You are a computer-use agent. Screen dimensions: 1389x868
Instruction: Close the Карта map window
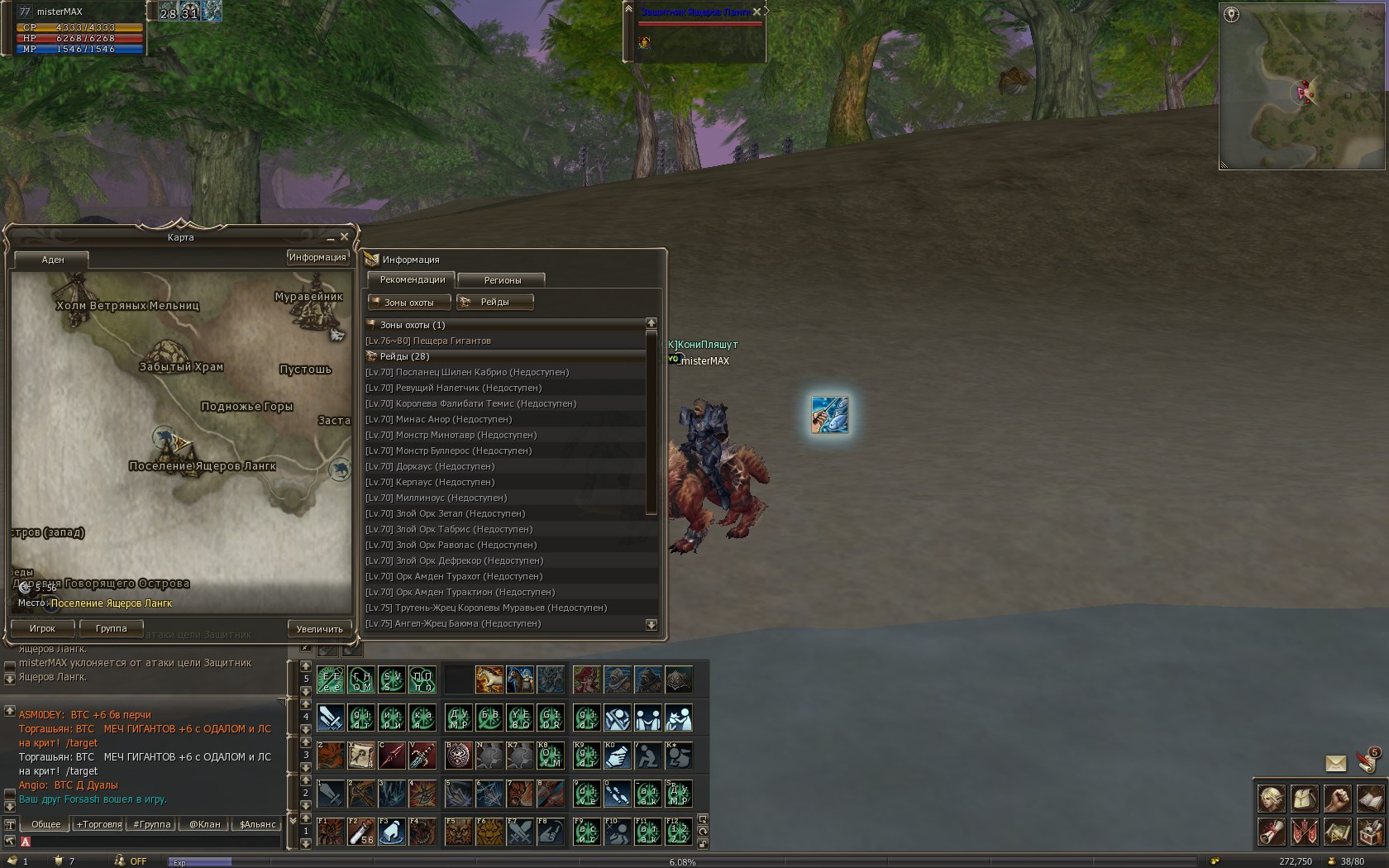345,236
